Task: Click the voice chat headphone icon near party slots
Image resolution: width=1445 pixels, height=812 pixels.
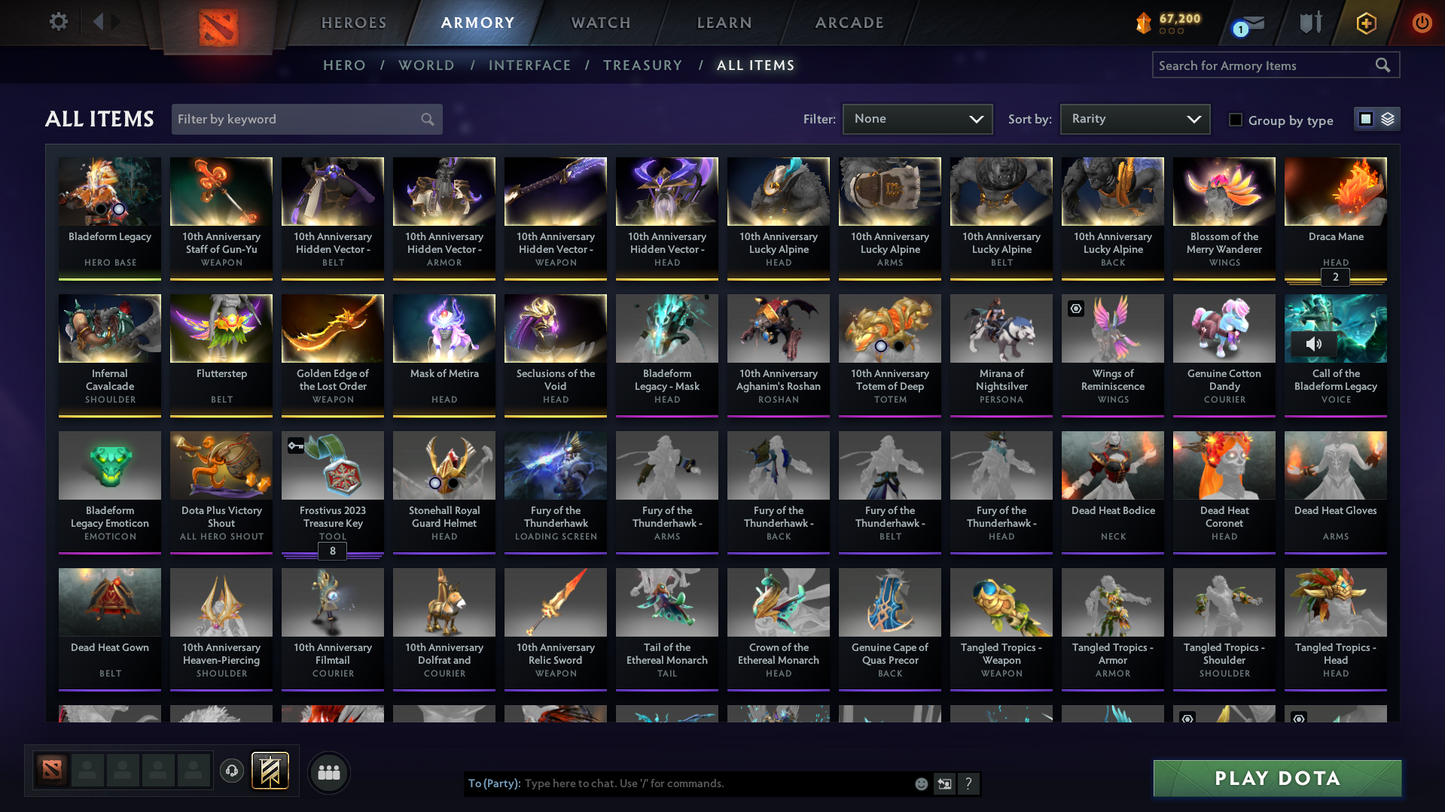Action: click(x=230, y=770)
